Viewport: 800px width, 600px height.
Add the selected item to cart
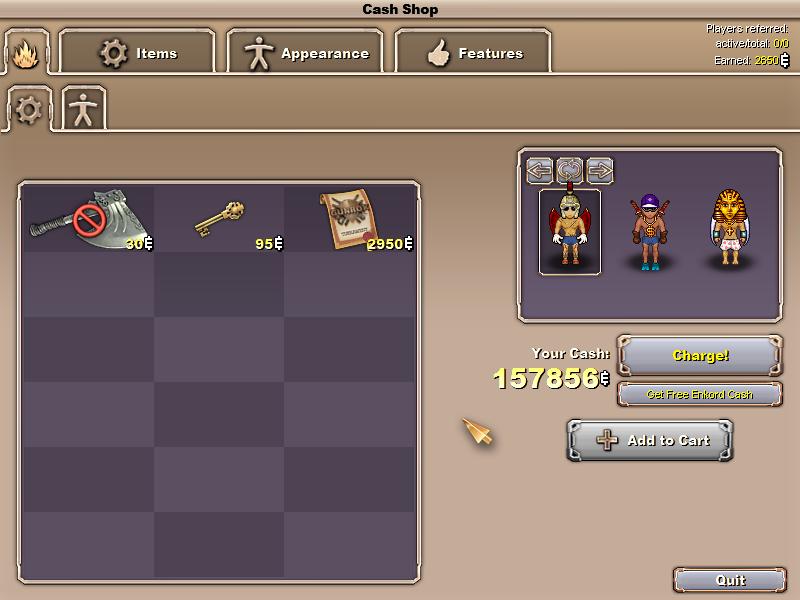tap(650, 440)
